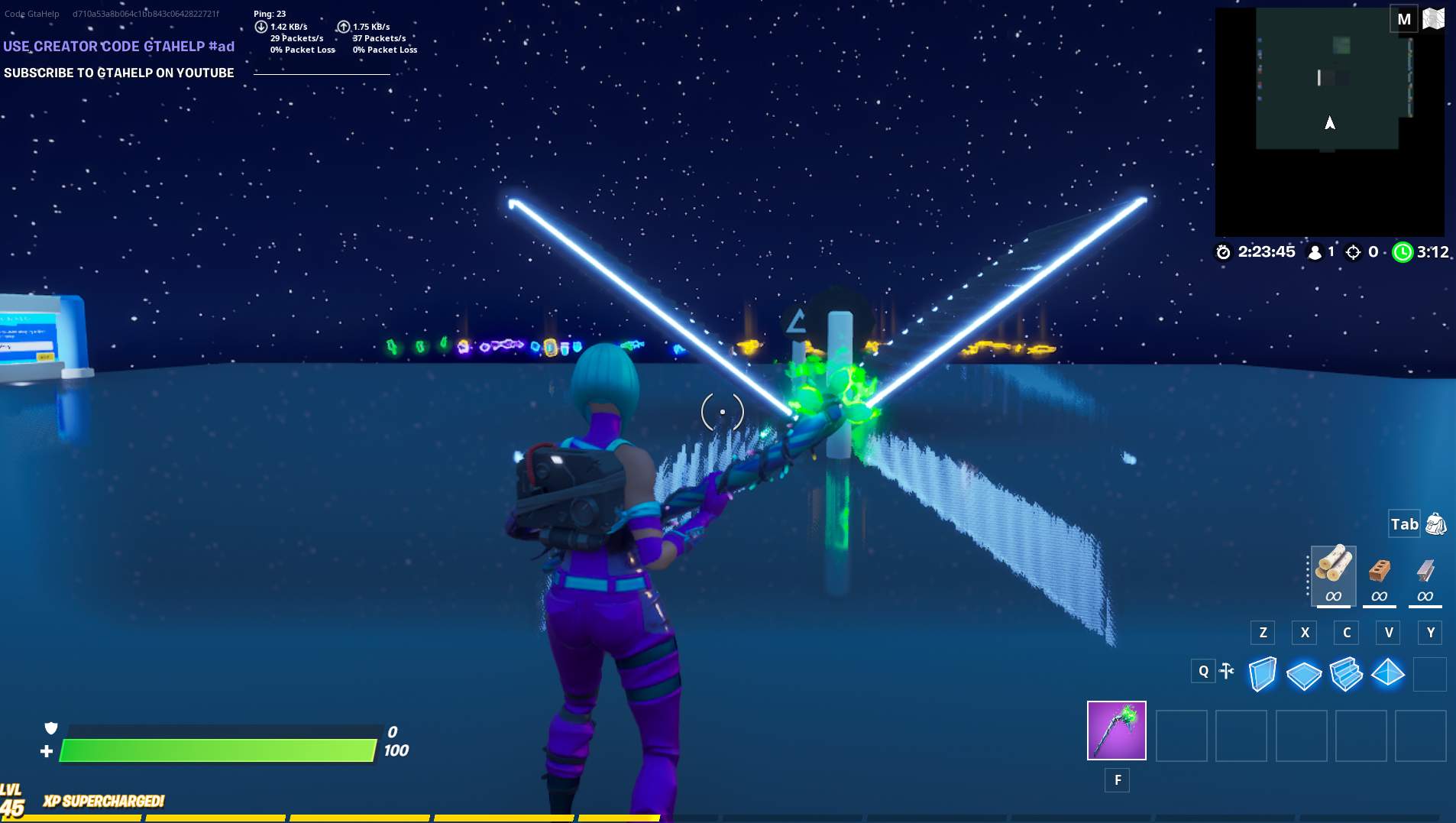The height and width of the screenshot is (823, 1456).
Task: Select the pickaxe in the F slot
Action: [1117, 731]
